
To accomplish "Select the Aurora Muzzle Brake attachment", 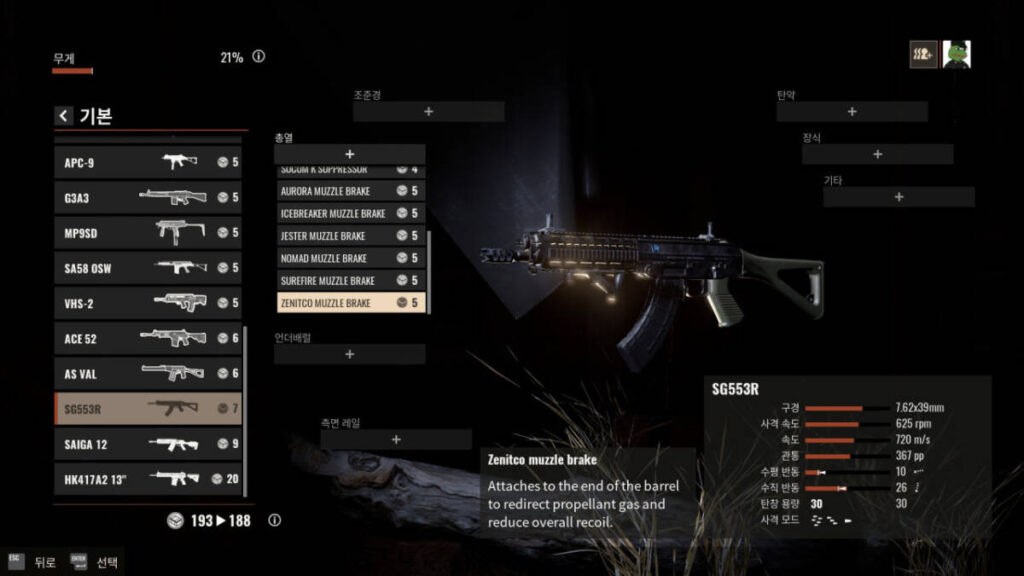I will point(350,190).
